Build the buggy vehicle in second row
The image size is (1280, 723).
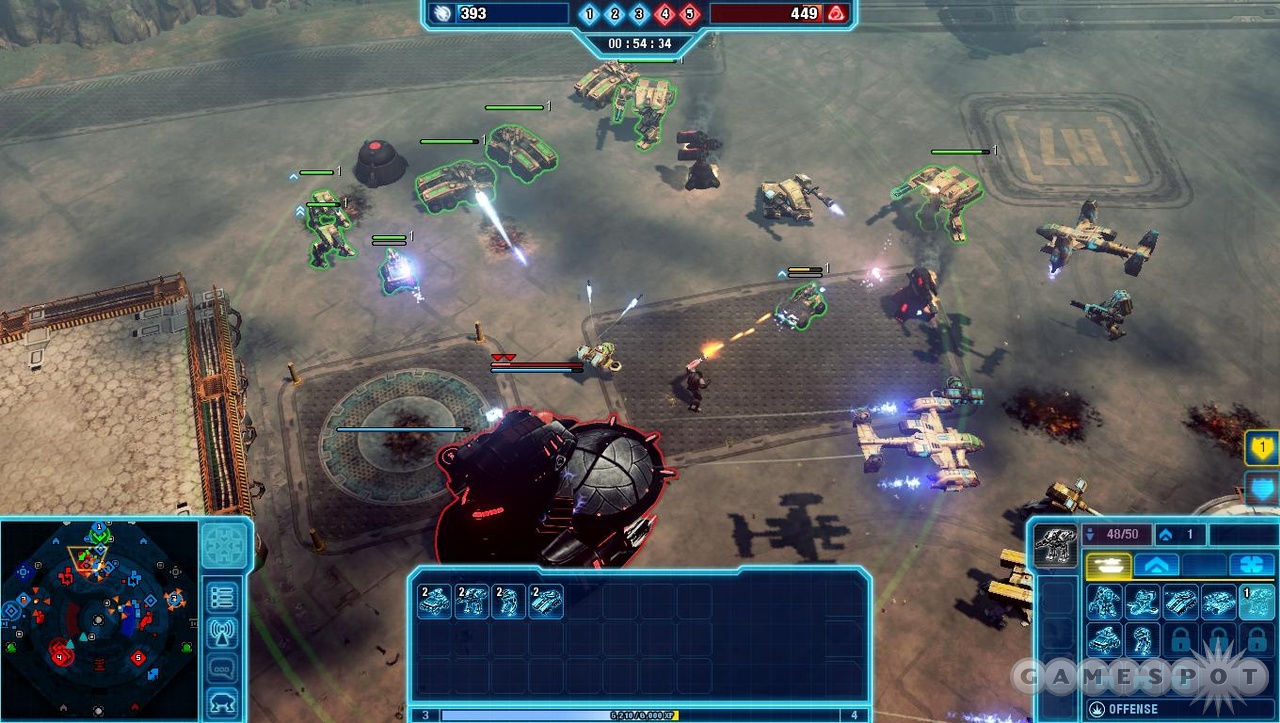point(1104,640)
